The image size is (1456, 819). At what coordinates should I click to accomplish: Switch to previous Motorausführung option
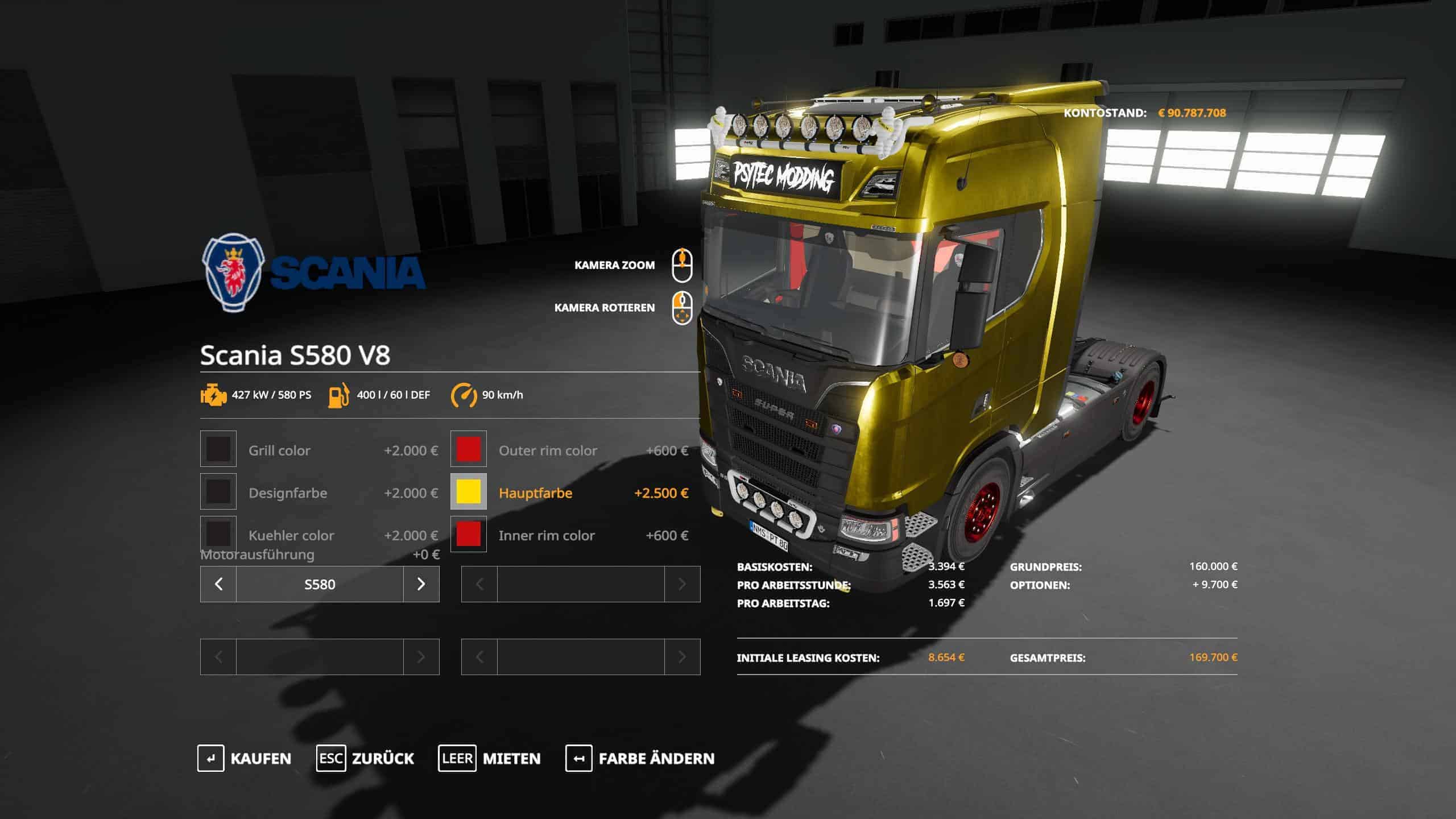point(218,584)
